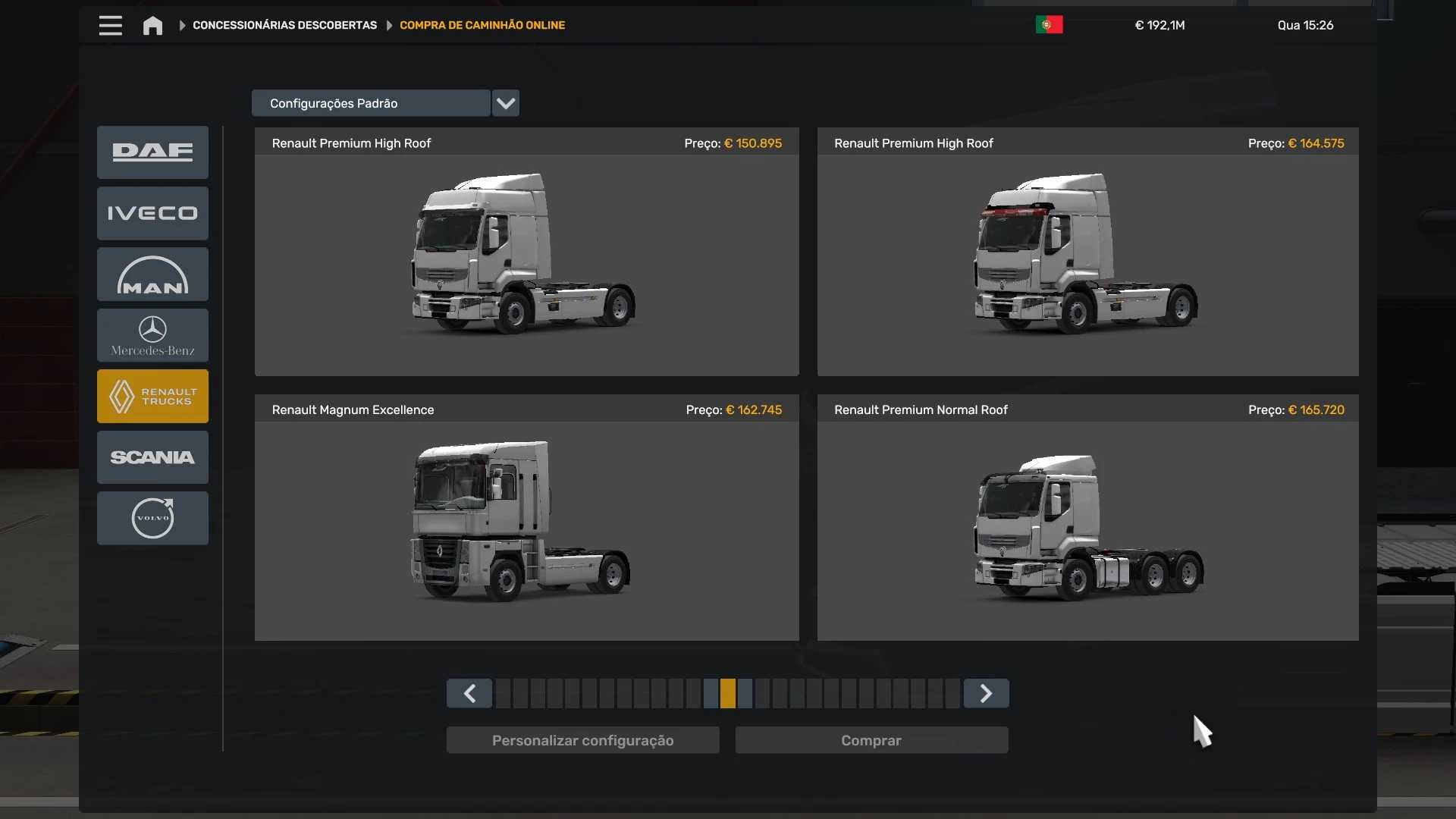This screenshot has height=819, width=1456.
Task: Click the highlighted orange page indicator
Action: [728, 693]
